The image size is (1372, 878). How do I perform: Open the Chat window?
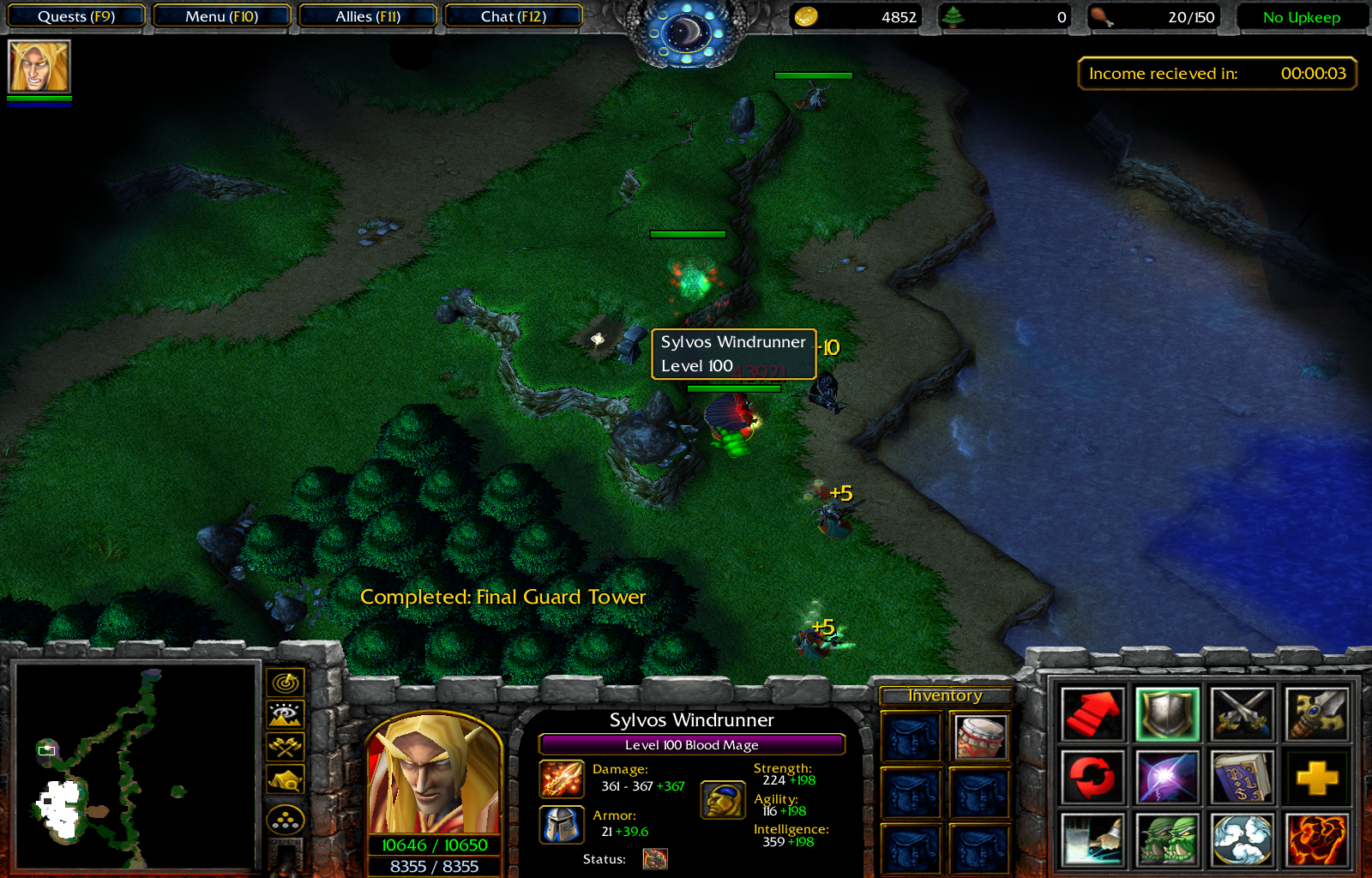513,16
